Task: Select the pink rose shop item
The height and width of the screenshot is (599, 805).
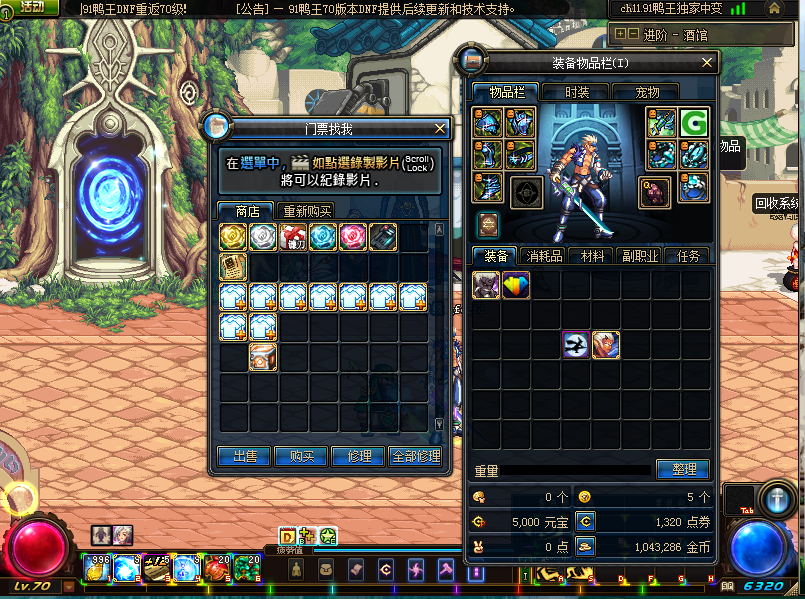Action: click(x=353, y=236)
